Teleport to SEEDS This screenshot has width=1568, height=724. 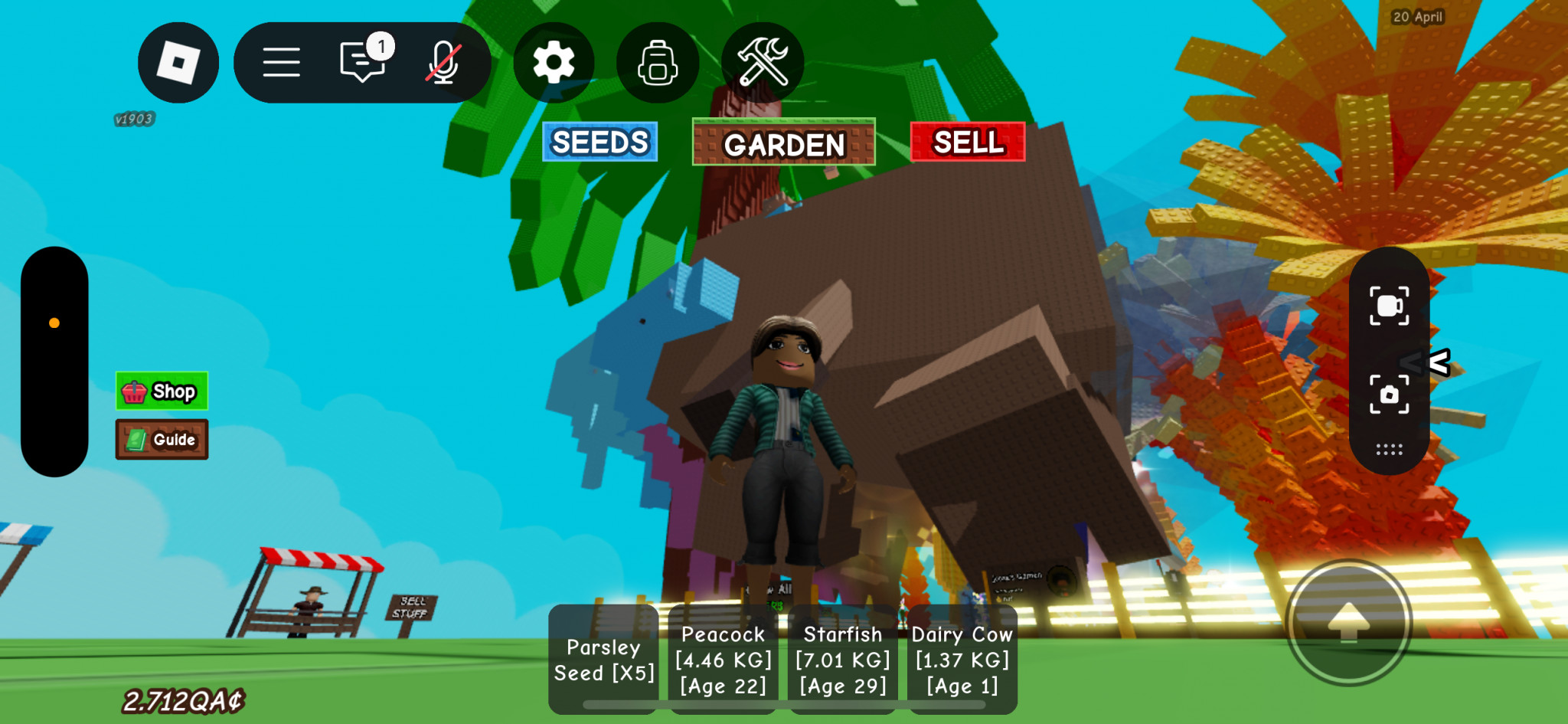point(599,142)
